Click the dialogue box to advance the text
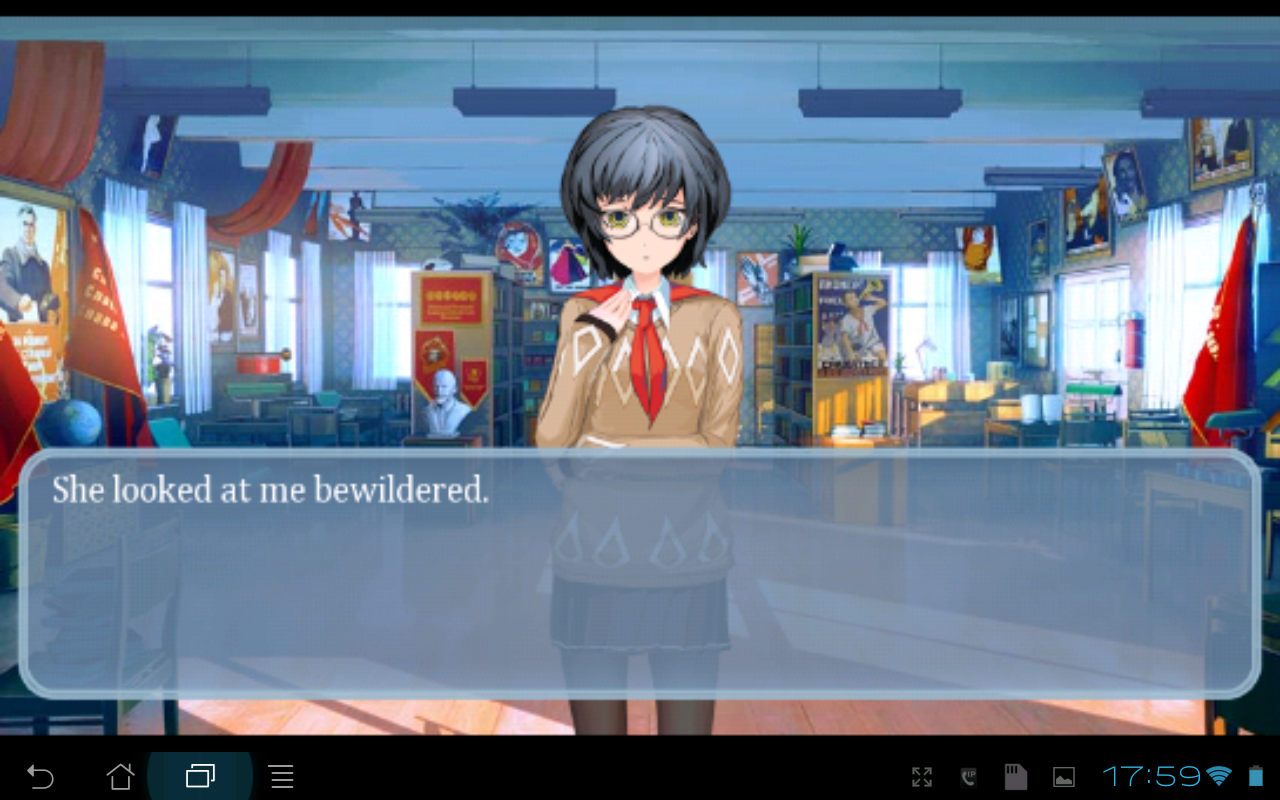Screen dimensions: 1280x800 point(640,580)
